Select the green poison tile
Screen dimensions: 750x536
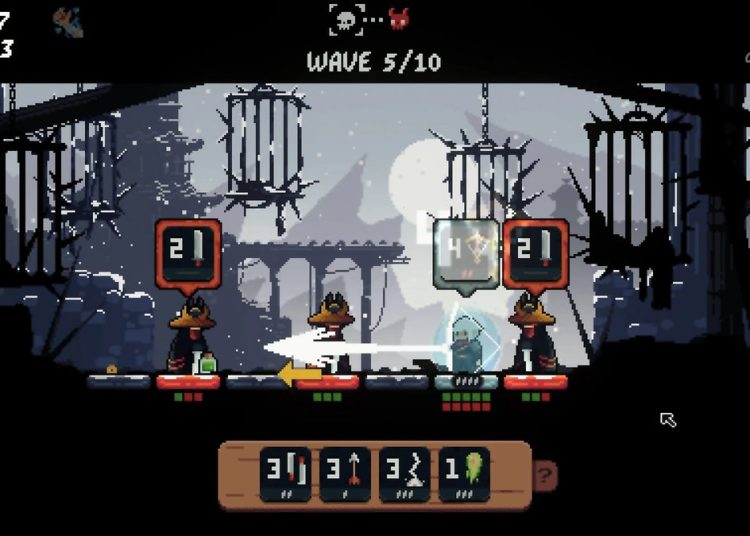click(x=464, y=474)
